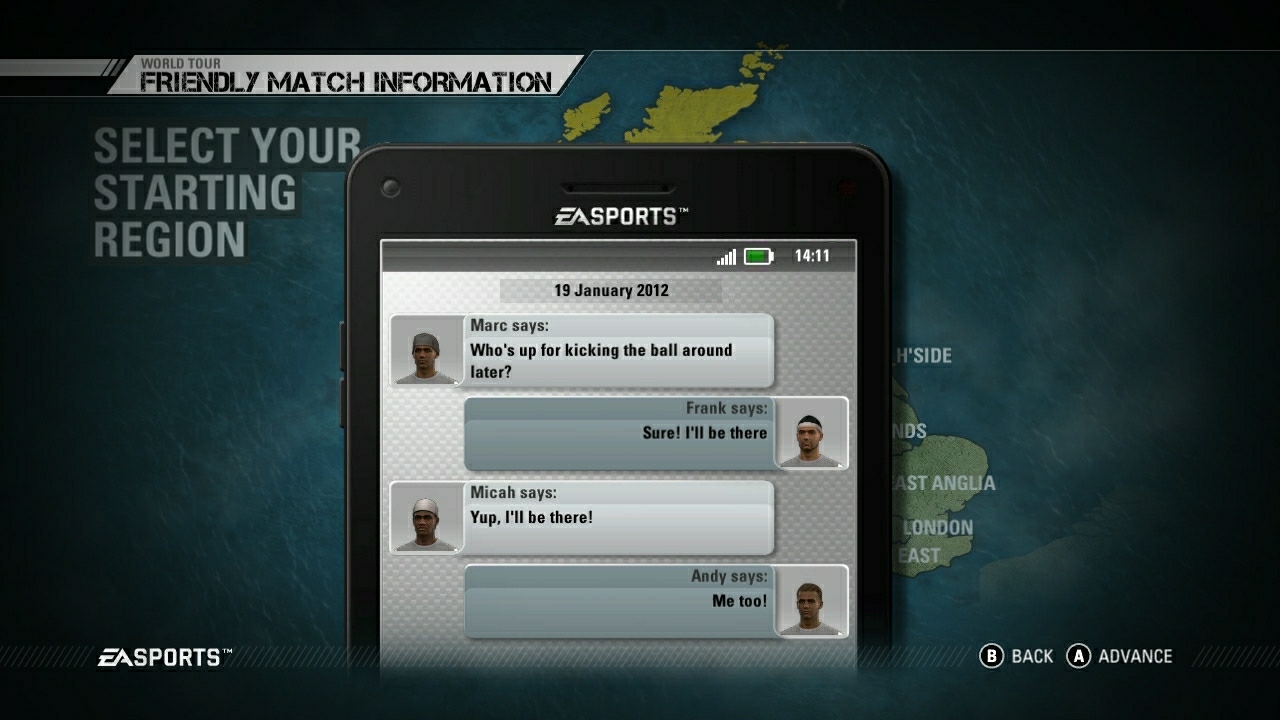Image resolution: width=1280 pixels, height=720 pixels.
Task: Open Marc's message about kicking the ball
Action: [x=617, y=350]
